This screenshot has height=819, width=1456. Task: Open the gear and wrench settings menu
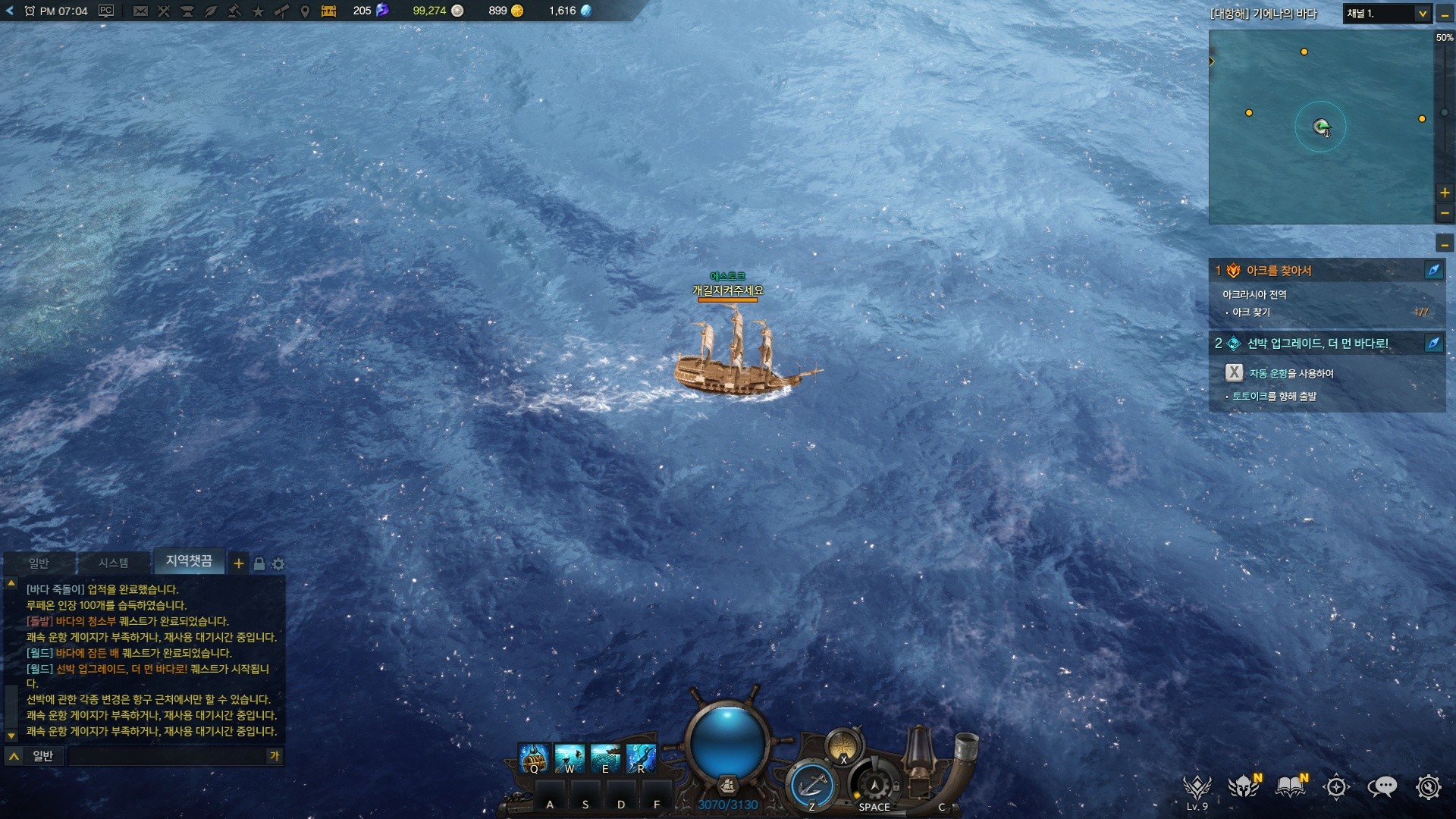point(1428,787)
